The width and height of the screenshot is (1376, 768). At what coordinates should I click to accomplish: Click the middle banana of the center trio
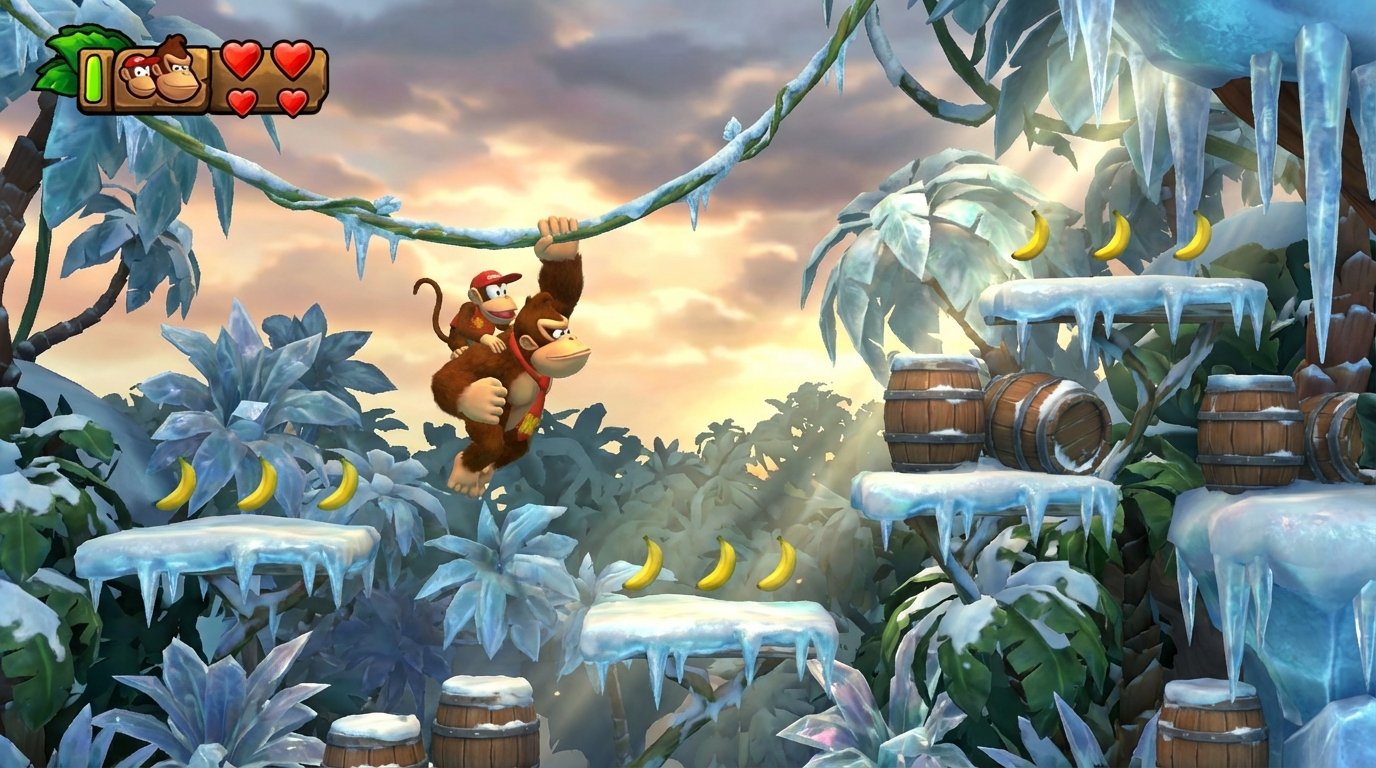click(717, 565)
